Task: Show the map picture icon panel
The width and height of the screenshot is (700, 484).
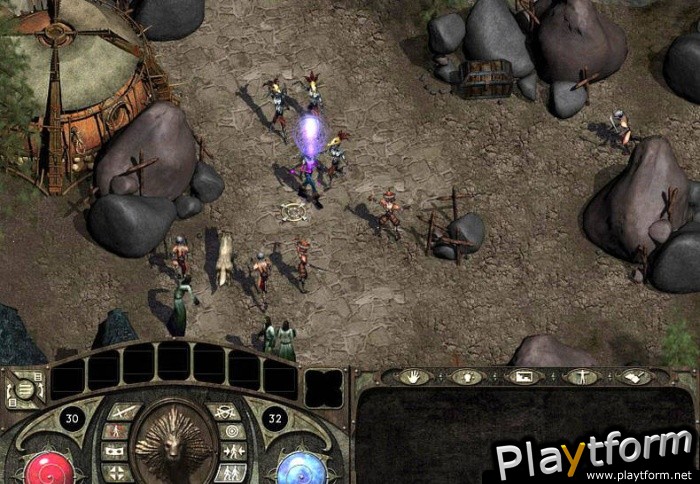Action: coord(523,377)
